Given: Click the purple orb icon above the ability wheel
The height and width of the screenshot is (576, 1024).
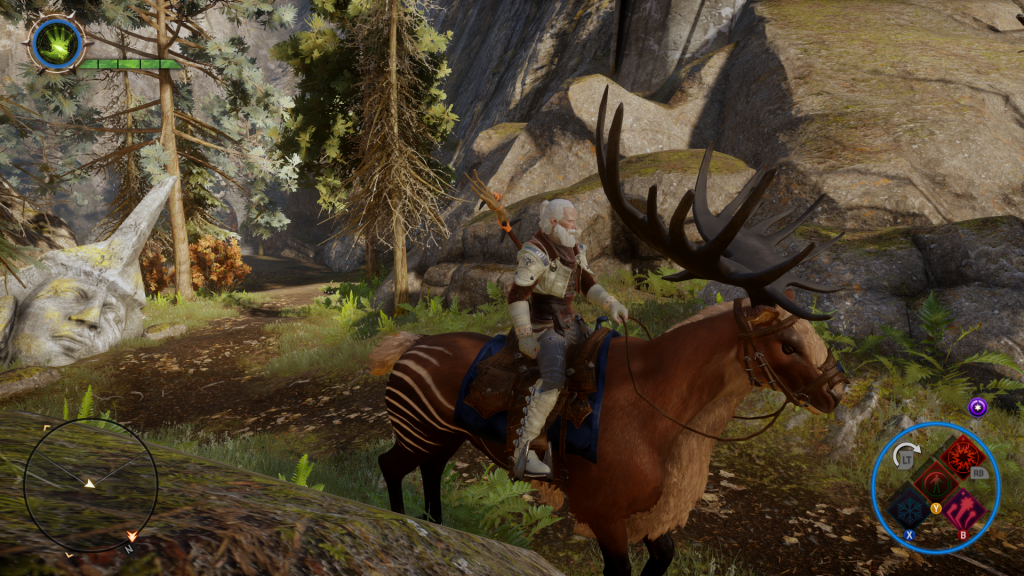Looking at the screenshot, I should tap(977, 406).
